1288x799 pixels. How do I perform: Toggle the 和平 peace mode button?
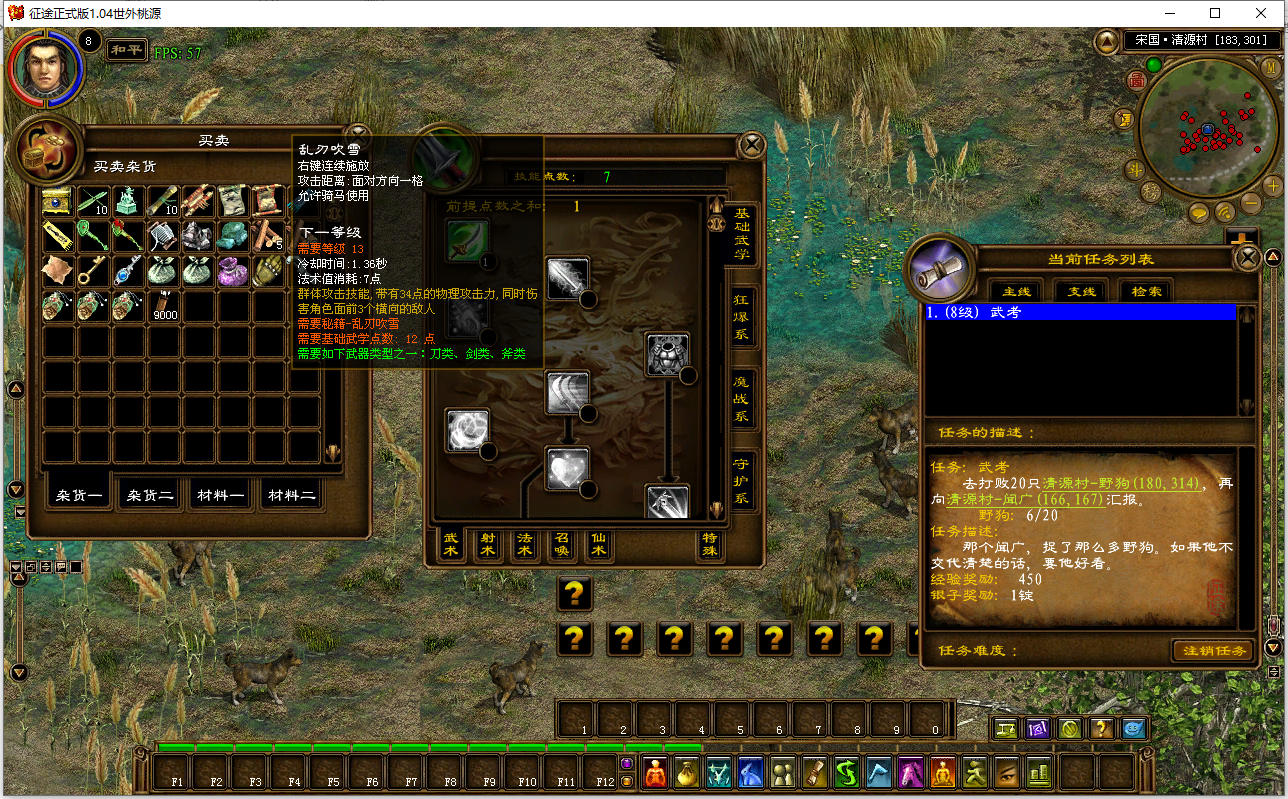tap(126, 50)
